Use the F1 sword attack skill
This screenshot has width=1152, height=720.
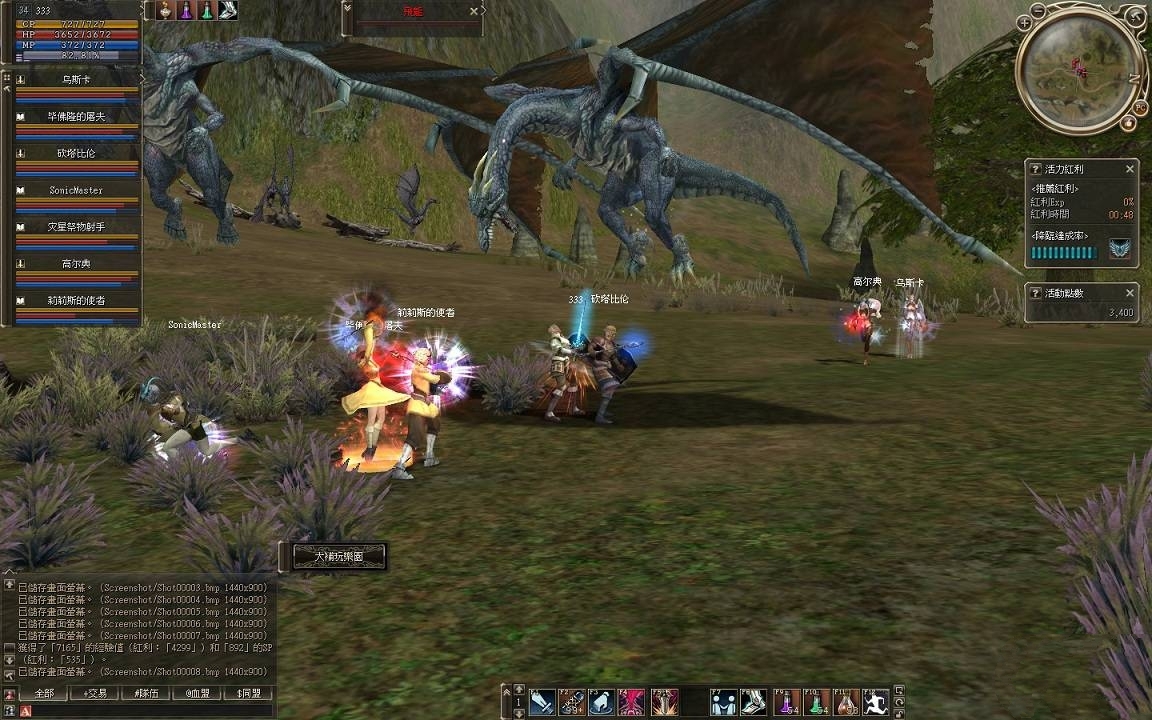(541, 703)
